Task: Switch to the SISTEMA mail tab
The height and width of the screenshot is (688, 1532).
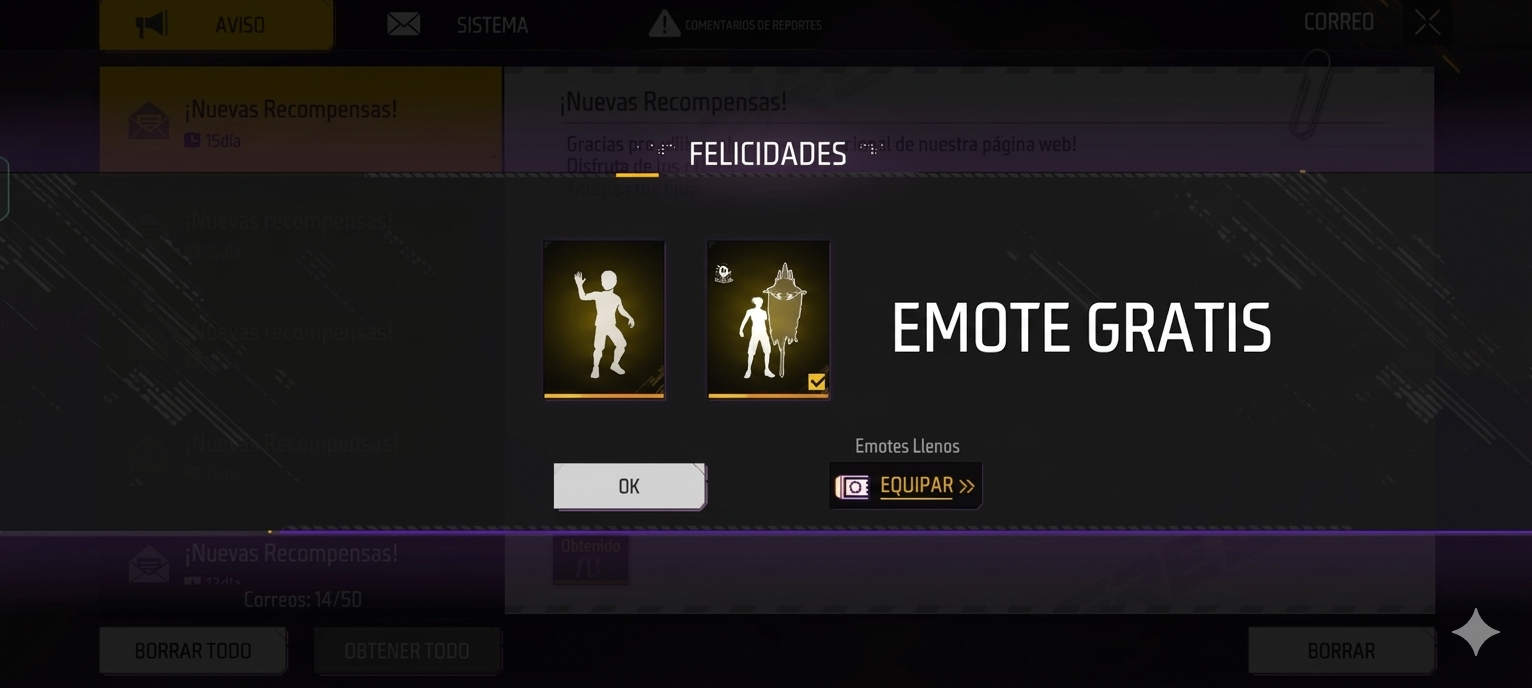Action: click(x=459, y=25)
